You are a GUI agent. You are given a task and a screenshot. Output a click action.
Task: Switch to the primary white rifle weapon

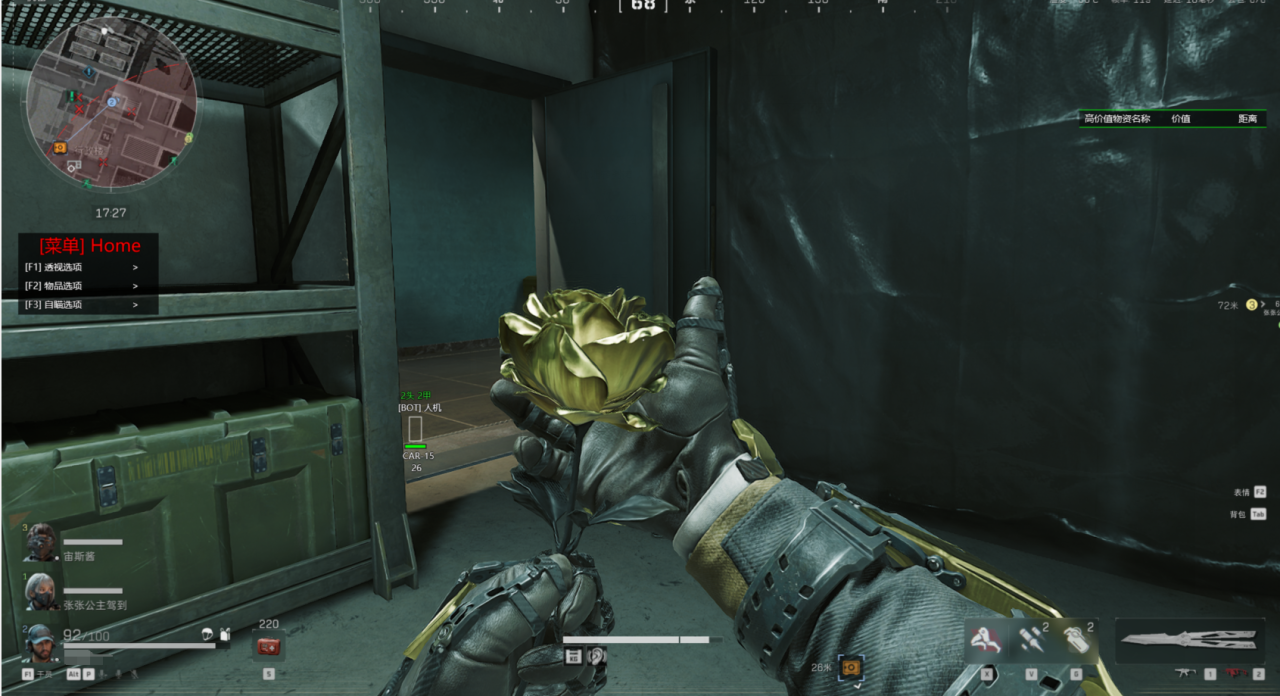coord(1185,674)
